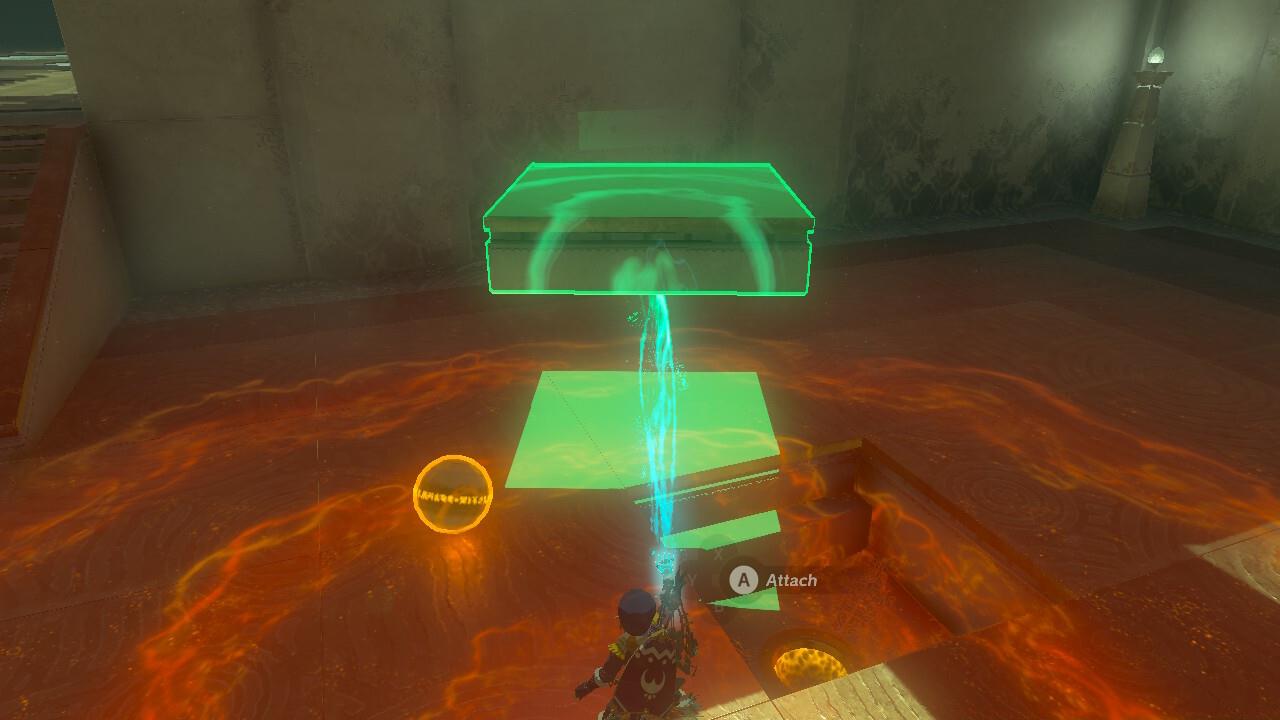Image resolution: width=1280 pixels, height=720 pixels.
Task: Select the circular A button icon
Action: [x=745, y=580]
